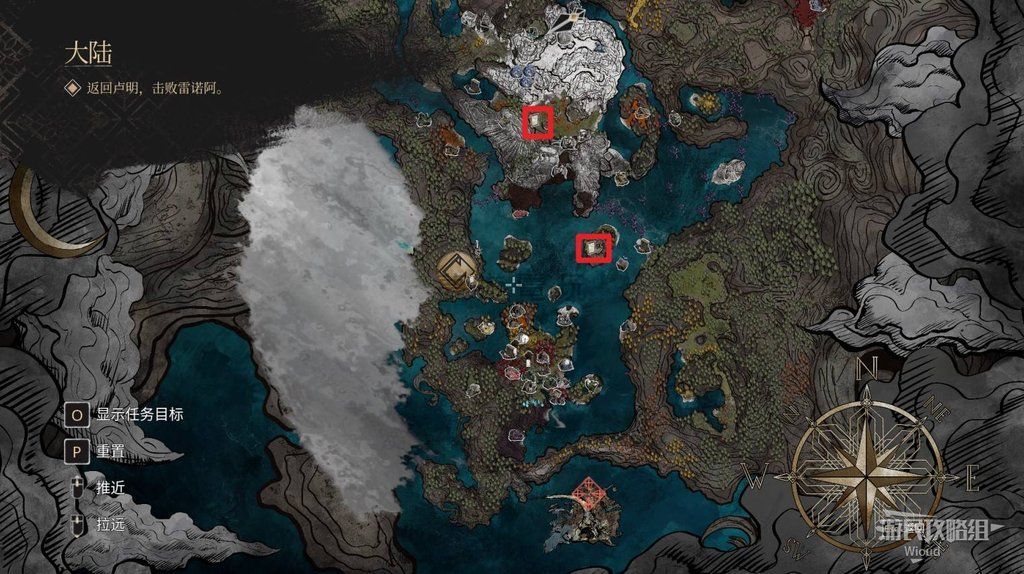The height and width of the screenshot is (574, 1024).
Task: Select the red-boxed marker on the snowy northern landmass
Action: coord(538,122)
